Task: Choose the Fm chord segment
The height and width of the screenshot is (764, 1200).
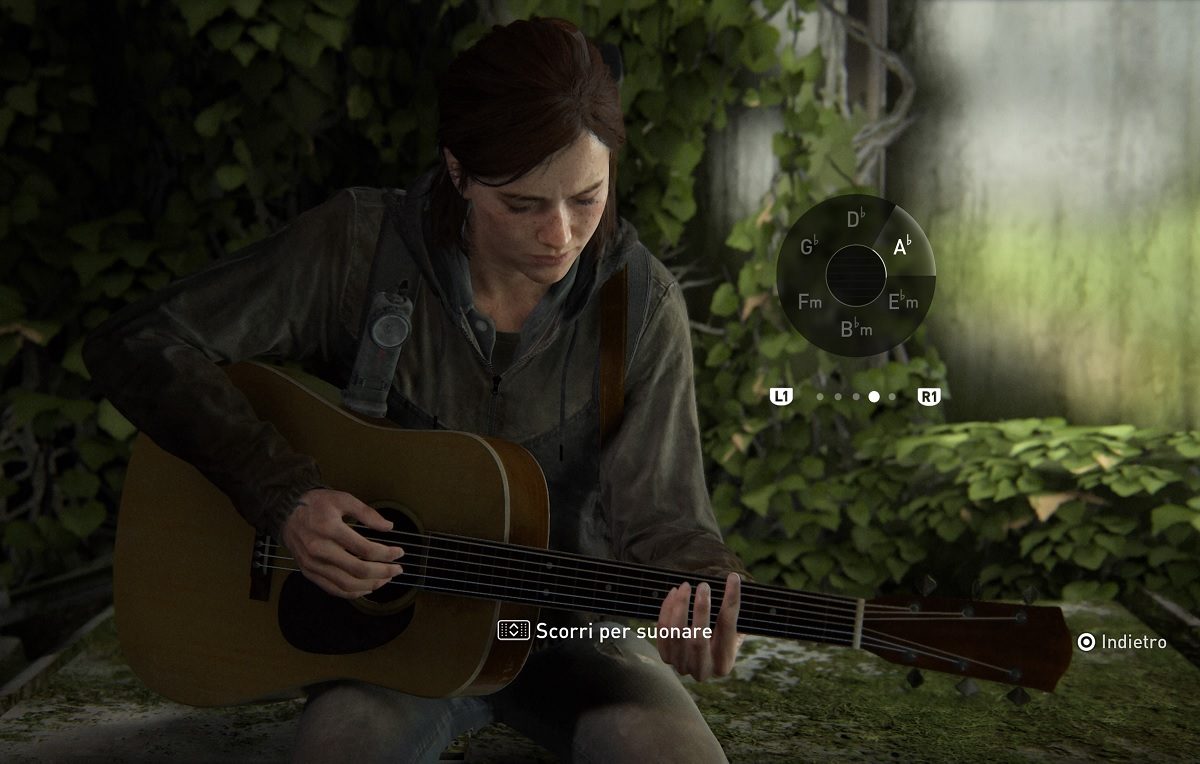Action: 810,300
